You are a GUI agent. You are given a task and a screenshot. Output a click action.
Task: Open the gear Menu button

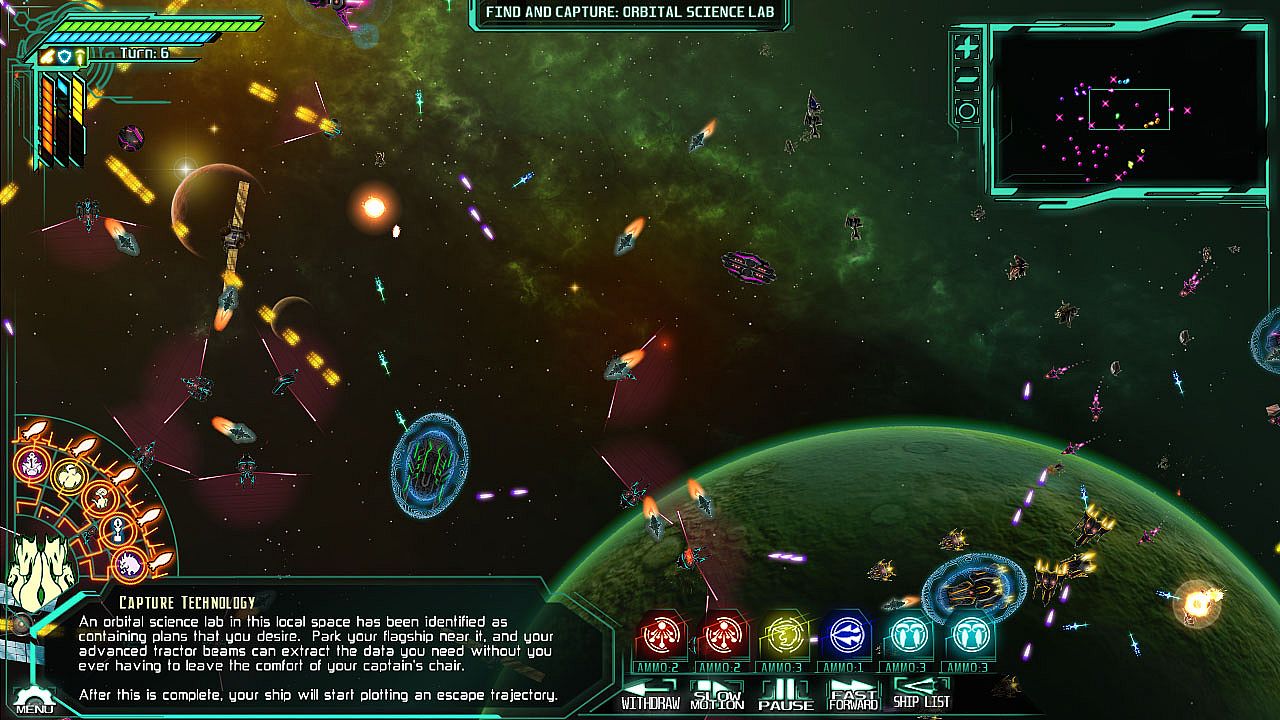pyautogui.click(x=34, y=699)
